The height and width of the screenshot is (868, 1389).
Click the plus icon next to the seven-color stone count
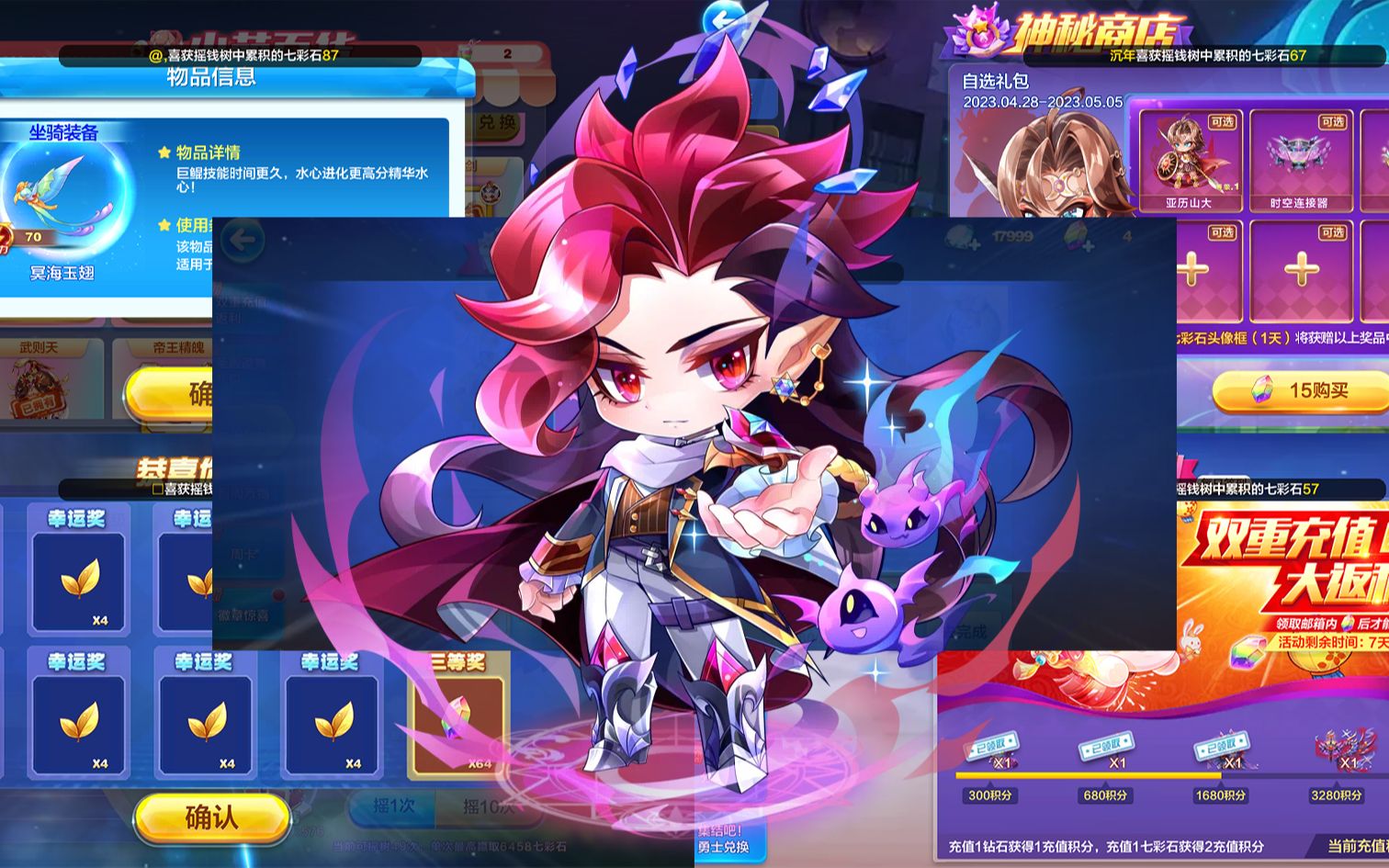click(1088, 246)
